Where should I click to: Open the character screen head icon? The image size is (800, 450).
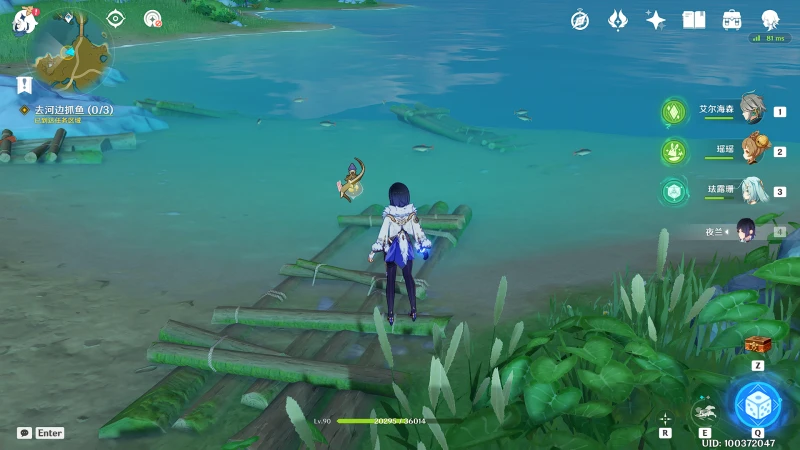tap(770, 20)
